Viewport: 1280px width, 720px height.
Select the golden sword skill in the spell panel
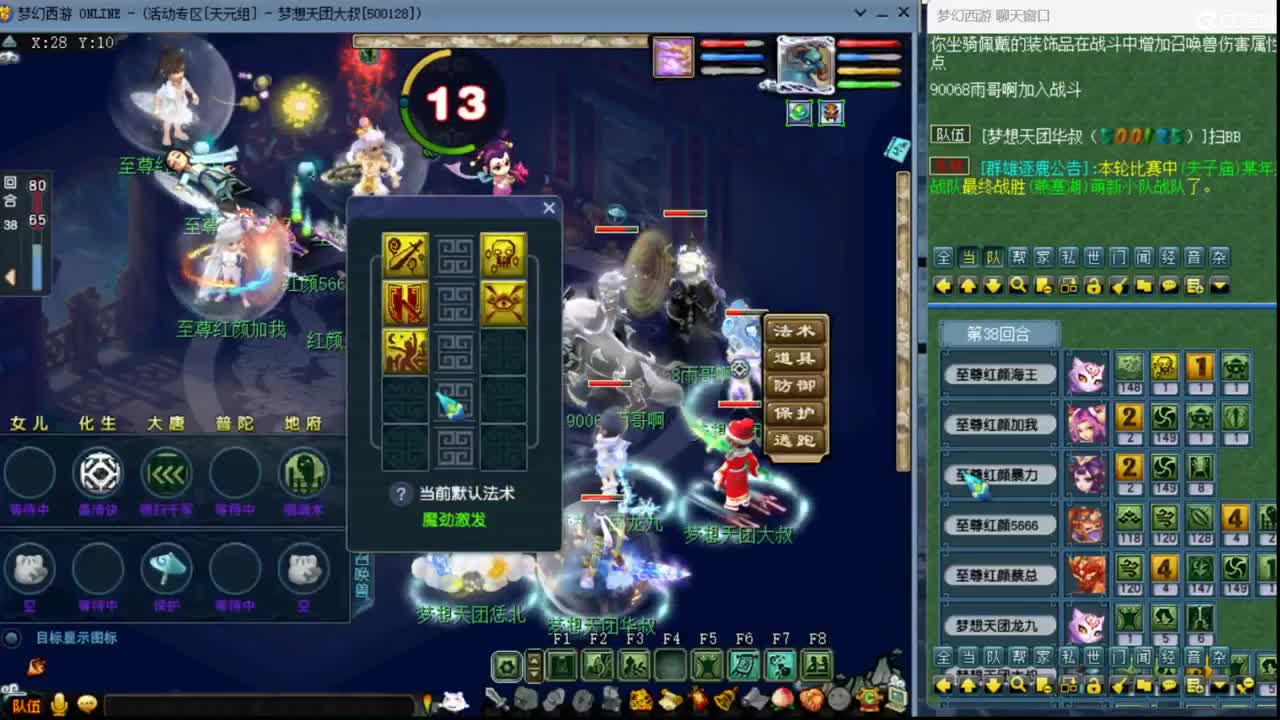point(405,255)
